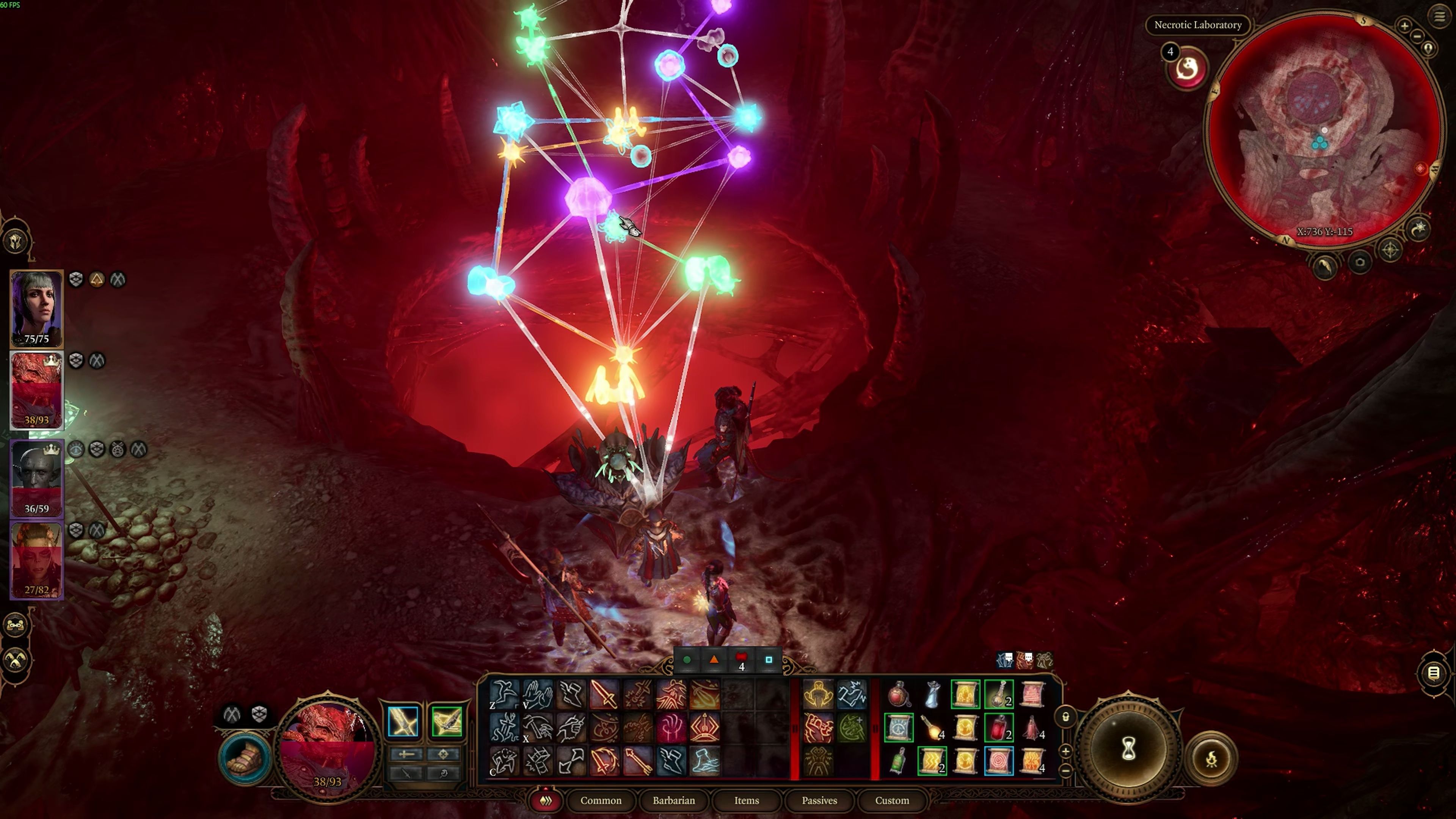
Task: Switch to the Common hotbar tab
Action: (600, 800)
